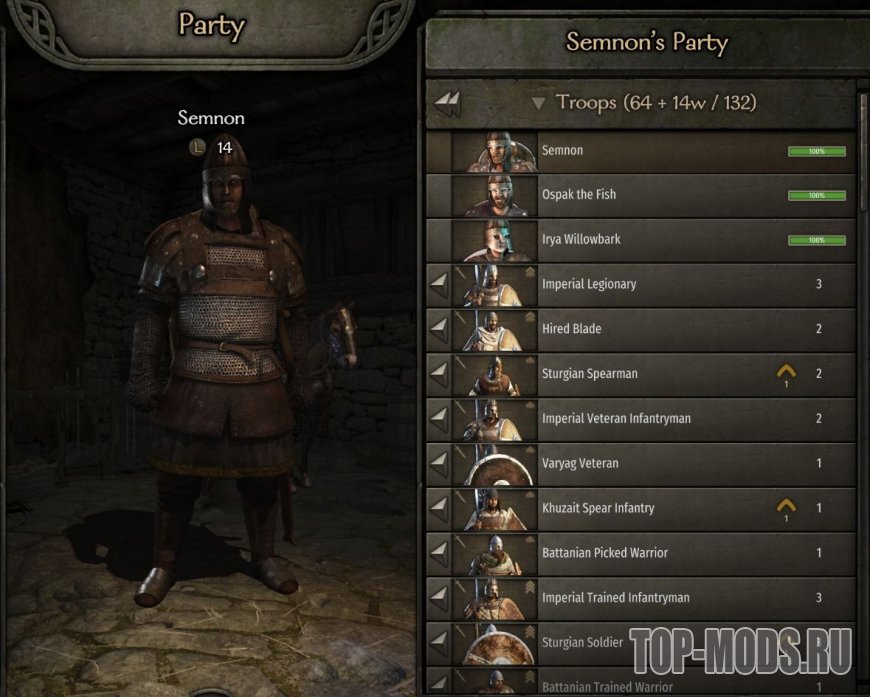Transfer Varyag Veteran using its left arrow
This screenshot has width=870, height=697.
tap(438, 464)
